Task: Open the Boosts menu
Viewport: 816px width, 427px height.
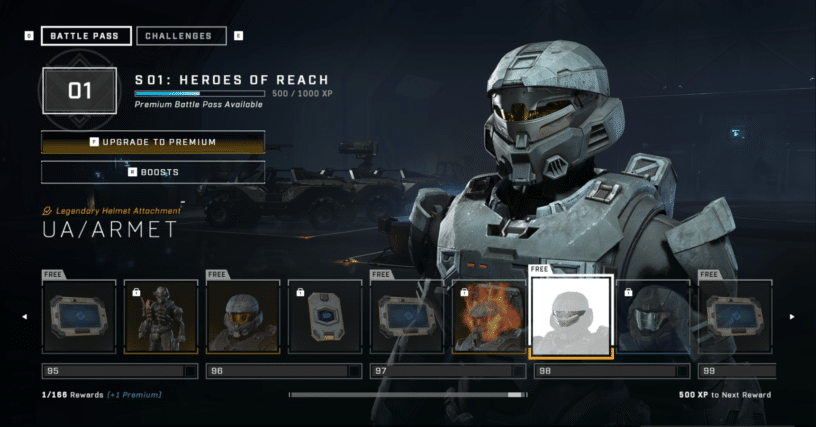Action: pos(153,172)
